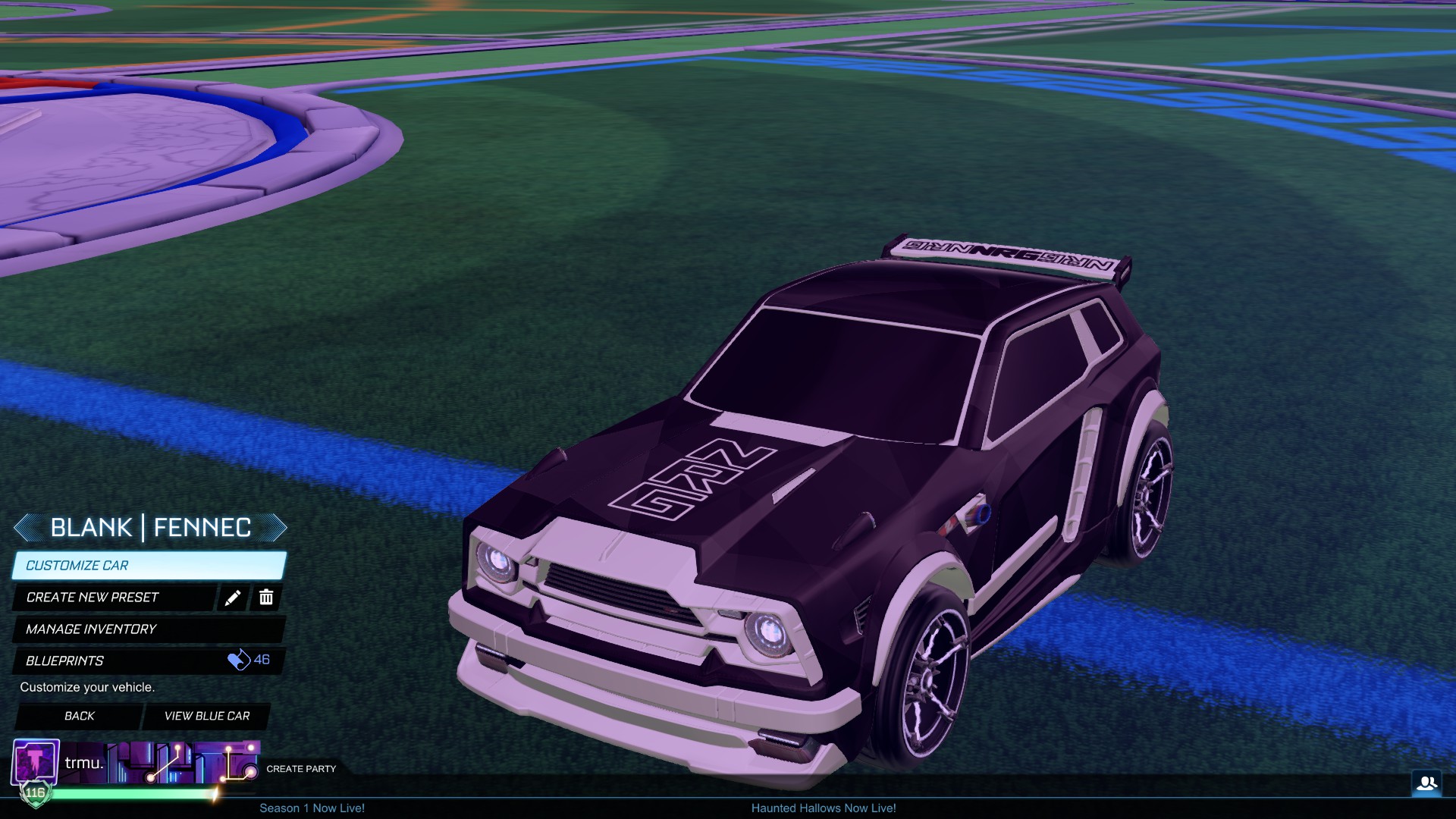Click CREATE PARTY
1456x819 pixels.
point(300,768)
